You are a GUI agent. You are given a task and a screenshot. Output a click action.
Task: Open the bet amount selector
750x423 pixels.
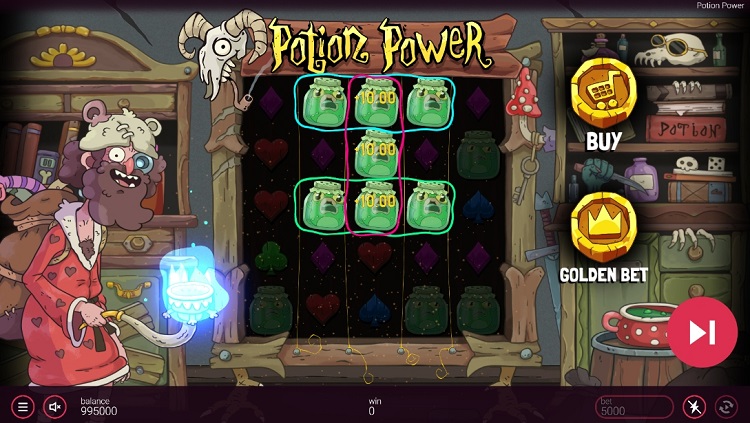[x=633, y=407]
